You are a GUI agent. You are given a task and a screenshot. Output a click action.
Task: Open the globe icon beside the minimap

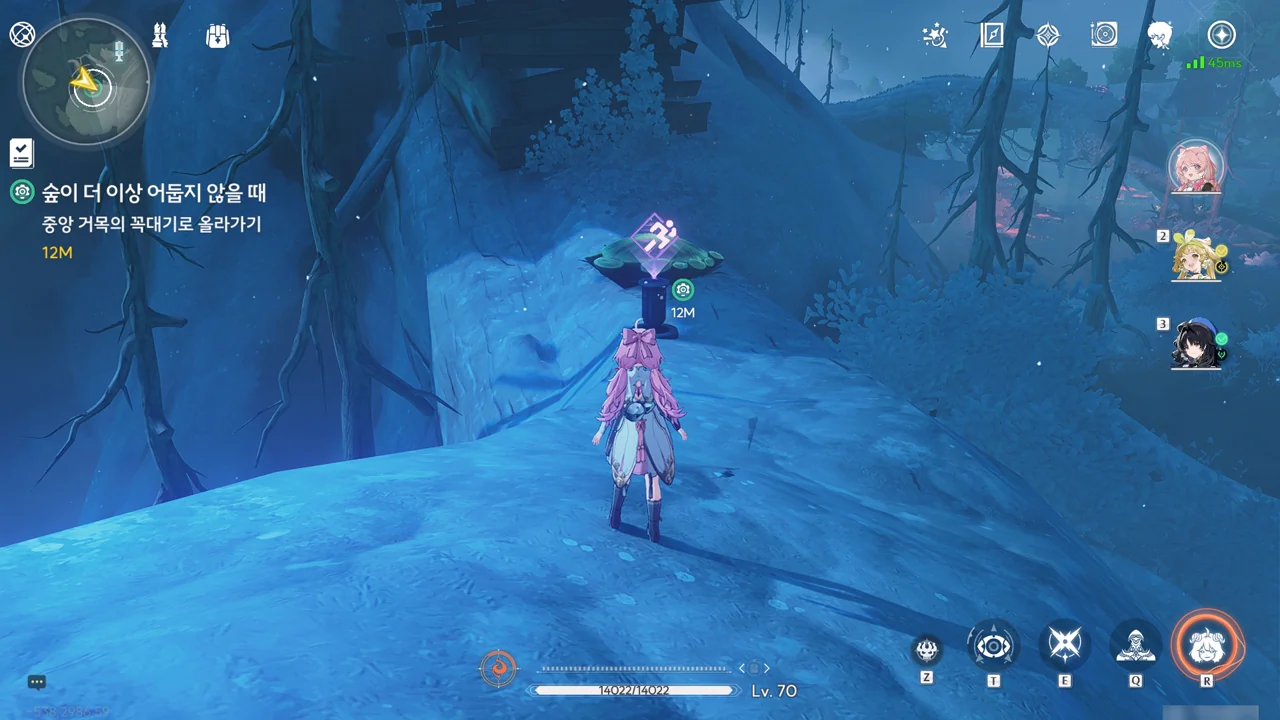22,35
